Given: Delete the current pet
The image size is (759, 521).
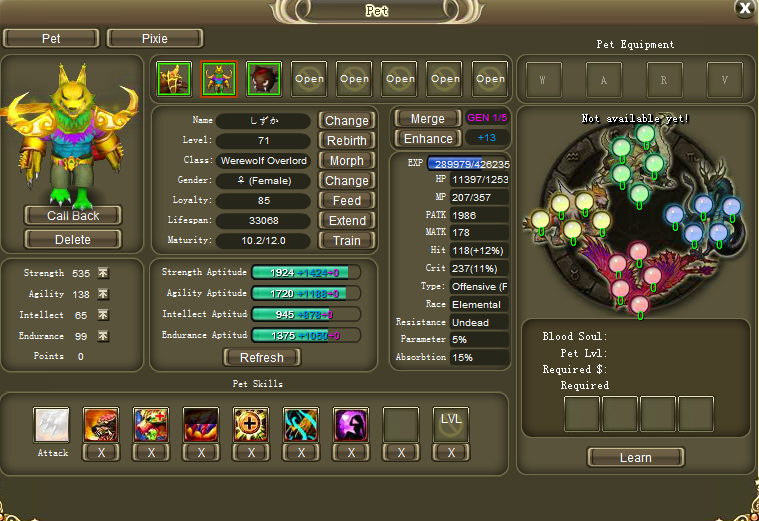Looking at the screenshot, I should [x=73, y=240].
